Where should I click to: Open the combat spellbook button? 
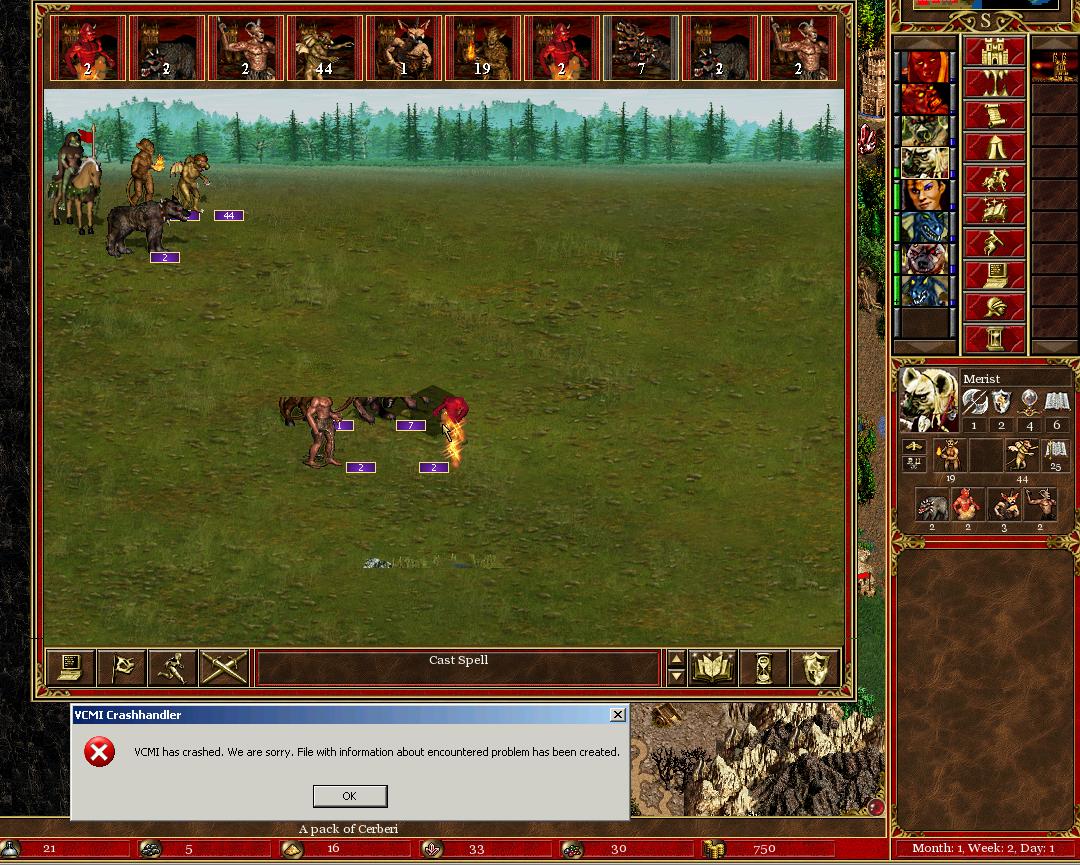(x=713, y=668)
